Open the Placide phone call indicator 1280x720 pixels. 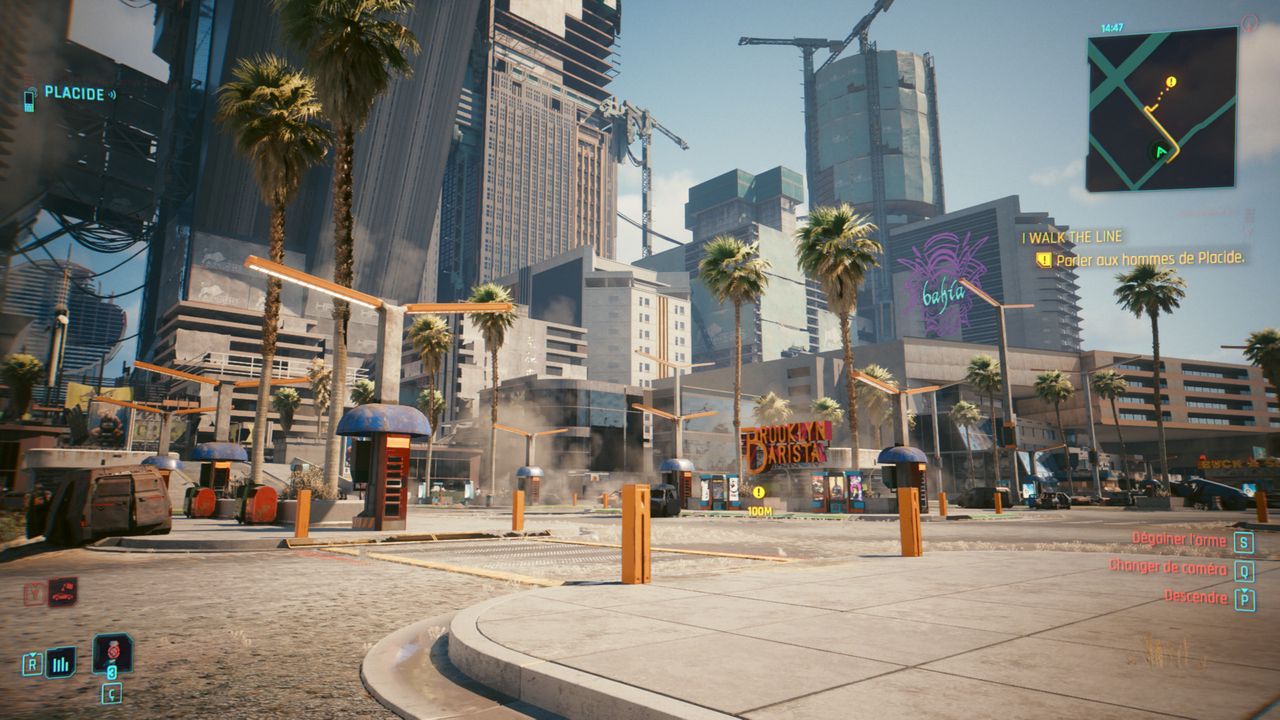(x=70, y=94)
